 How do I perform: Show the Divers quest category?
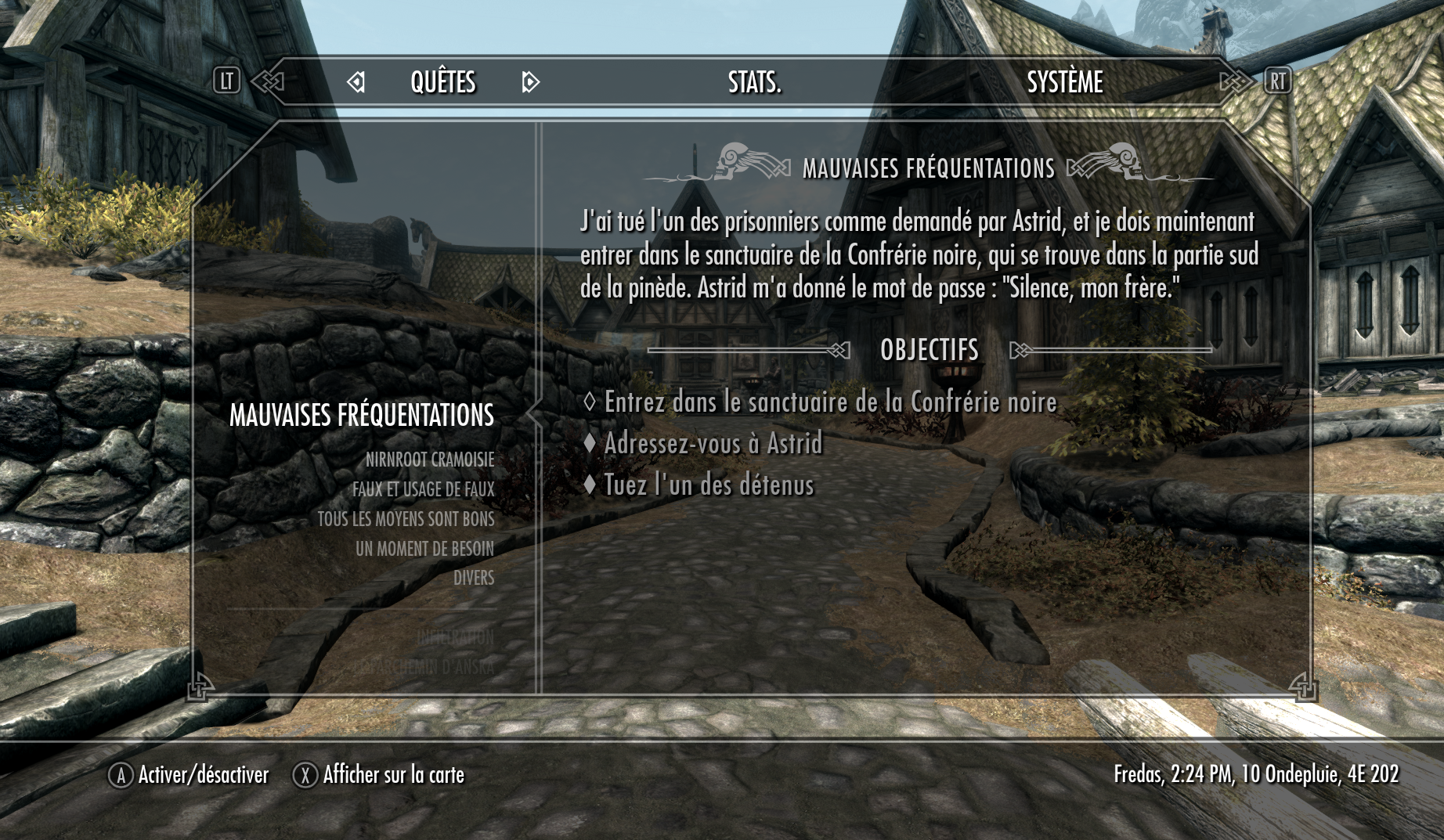pos(473,578)
